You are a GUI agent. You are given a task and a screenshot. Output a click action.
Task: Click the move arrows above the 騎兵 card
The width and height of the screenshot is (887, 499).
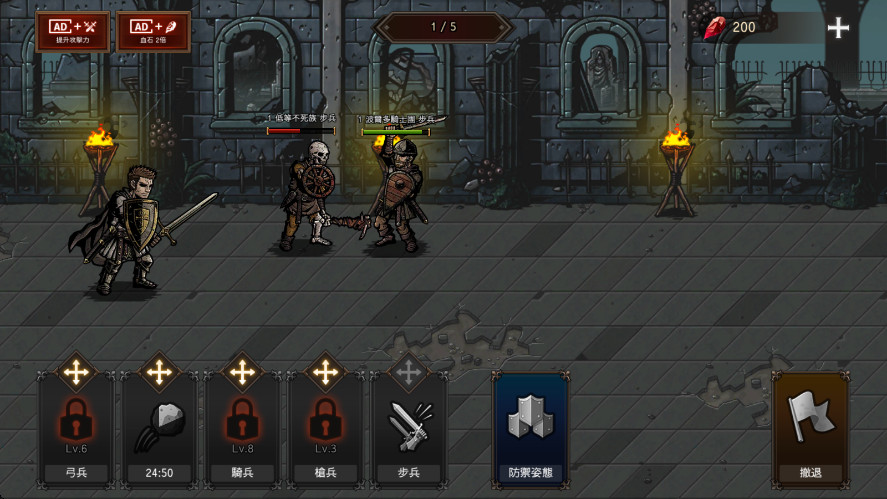[x=241, y=373]
